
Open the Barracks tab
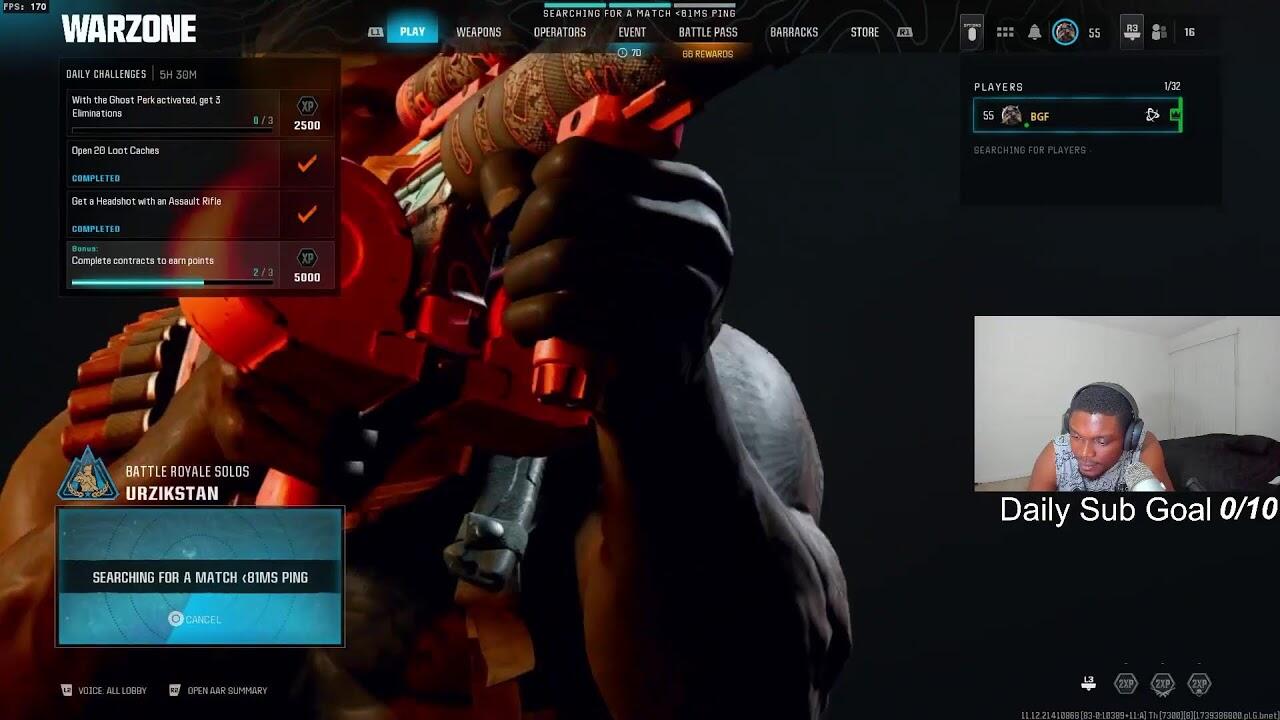click(793, 32)
